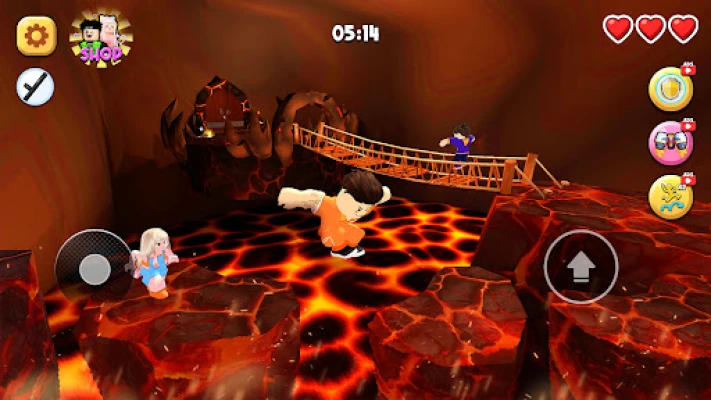Tap the virtual joystick knob
The height and width of the screenshot is (400, 711).
click(95, 268)
